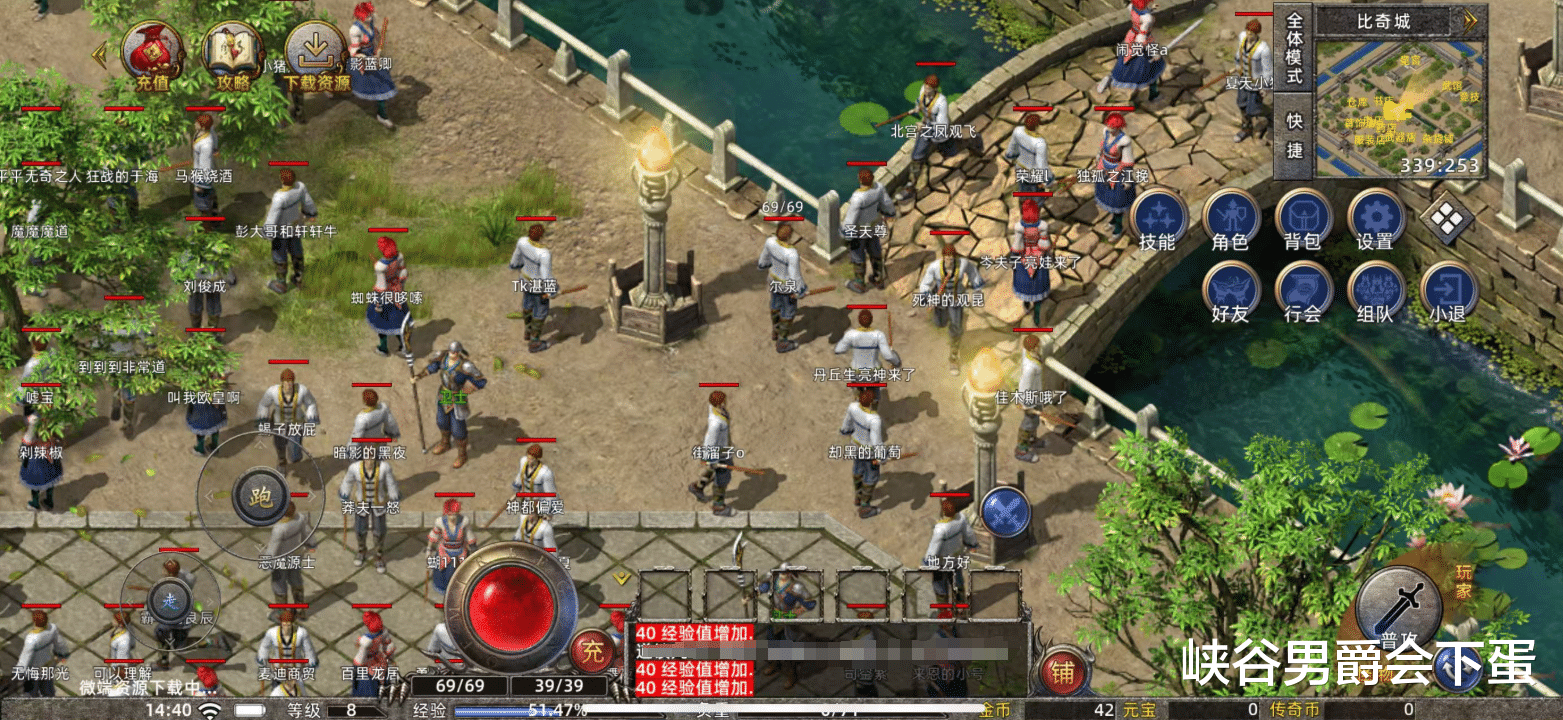Select 小退 to log out character
This screenshot has height=720, width=1563.
point(1447,291)
